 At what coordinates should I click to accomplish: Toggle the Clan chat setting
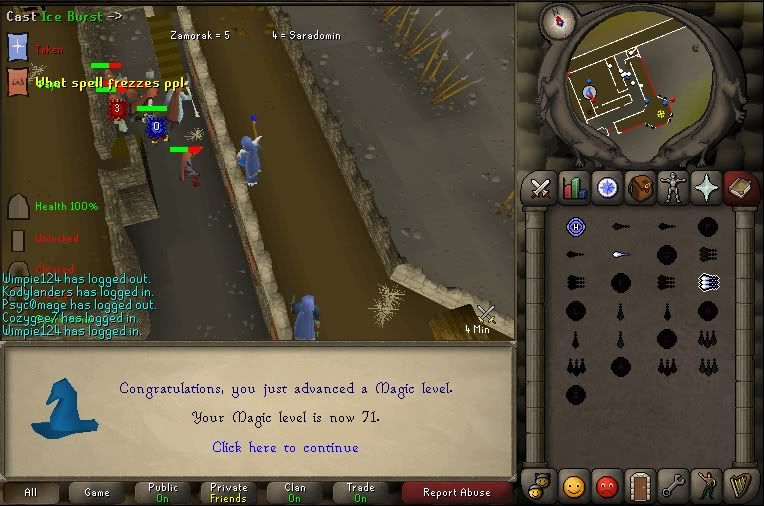tap(295, 492)
